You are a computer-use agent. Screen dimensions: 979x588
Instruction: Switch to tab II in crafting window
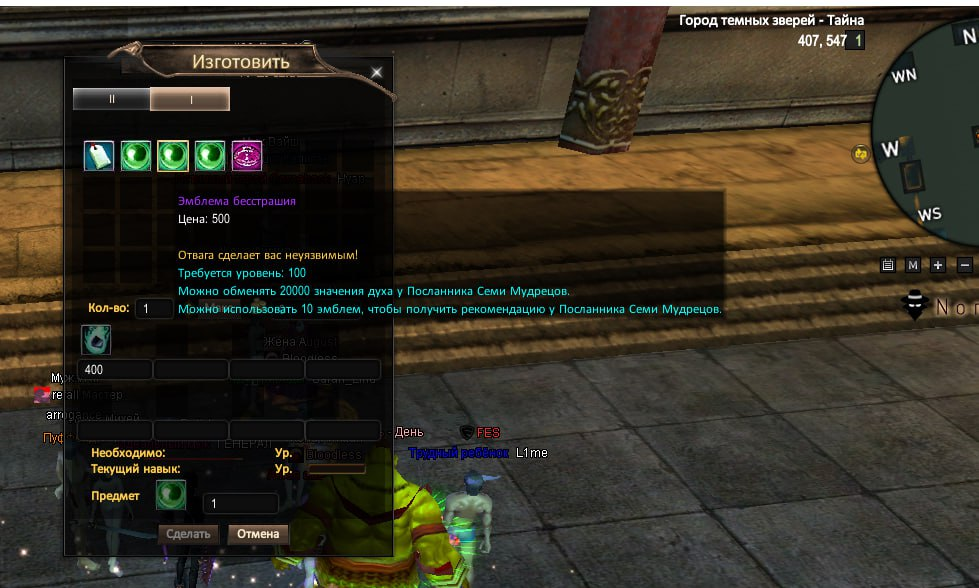tap(112, 99)
